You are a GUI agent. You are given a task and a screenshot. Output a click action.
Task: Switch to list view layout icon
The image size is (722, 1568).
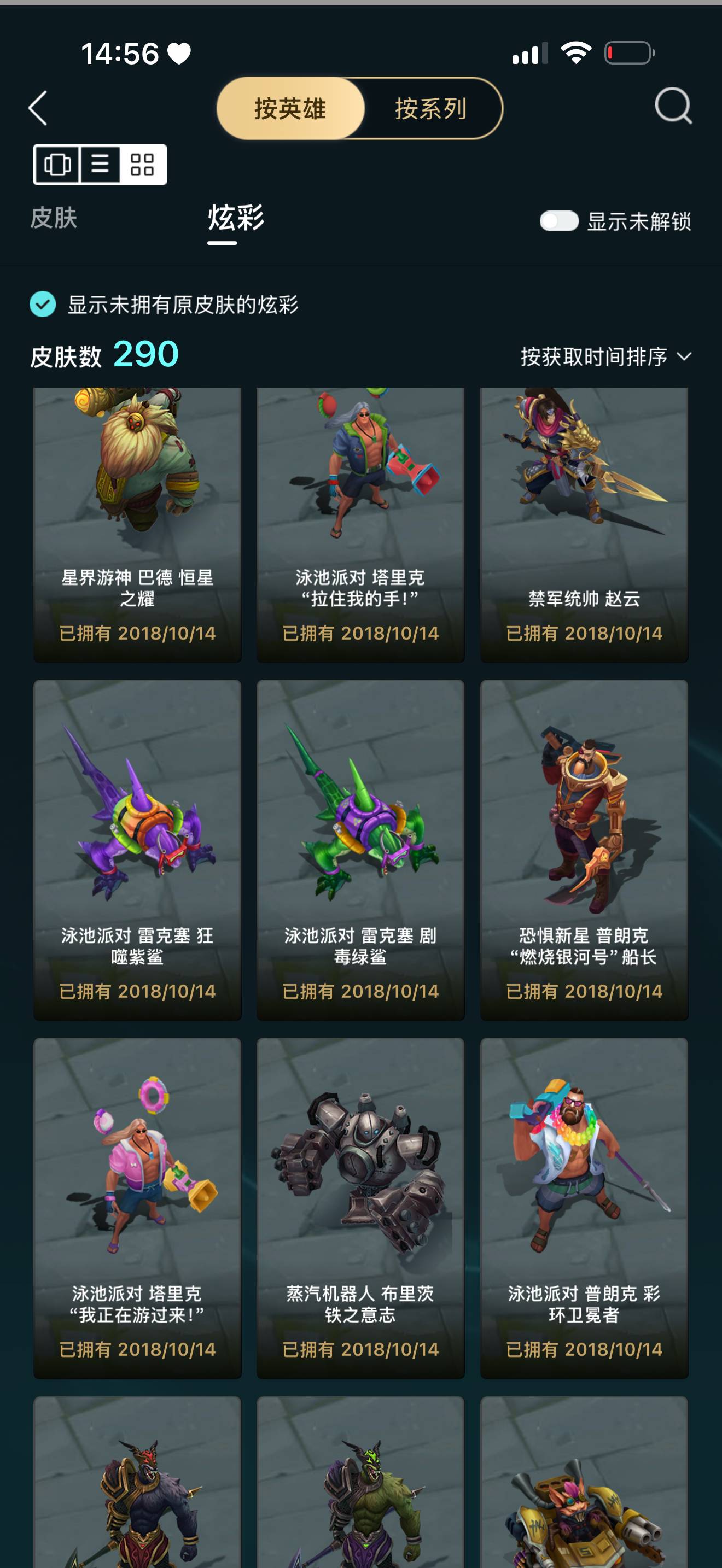(x=101, y=165)
